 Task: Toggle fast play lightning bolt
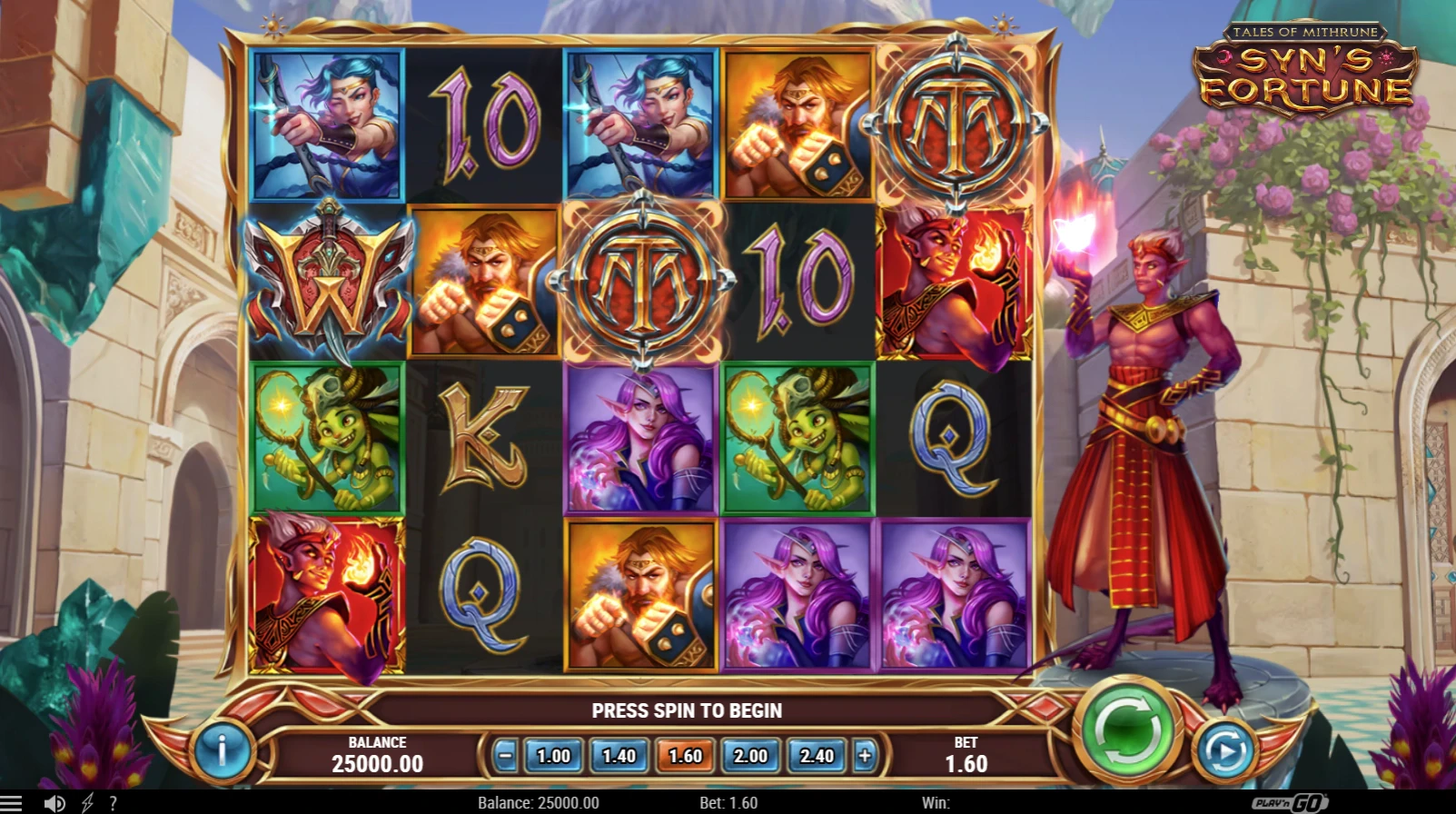(x=87, y=803)
